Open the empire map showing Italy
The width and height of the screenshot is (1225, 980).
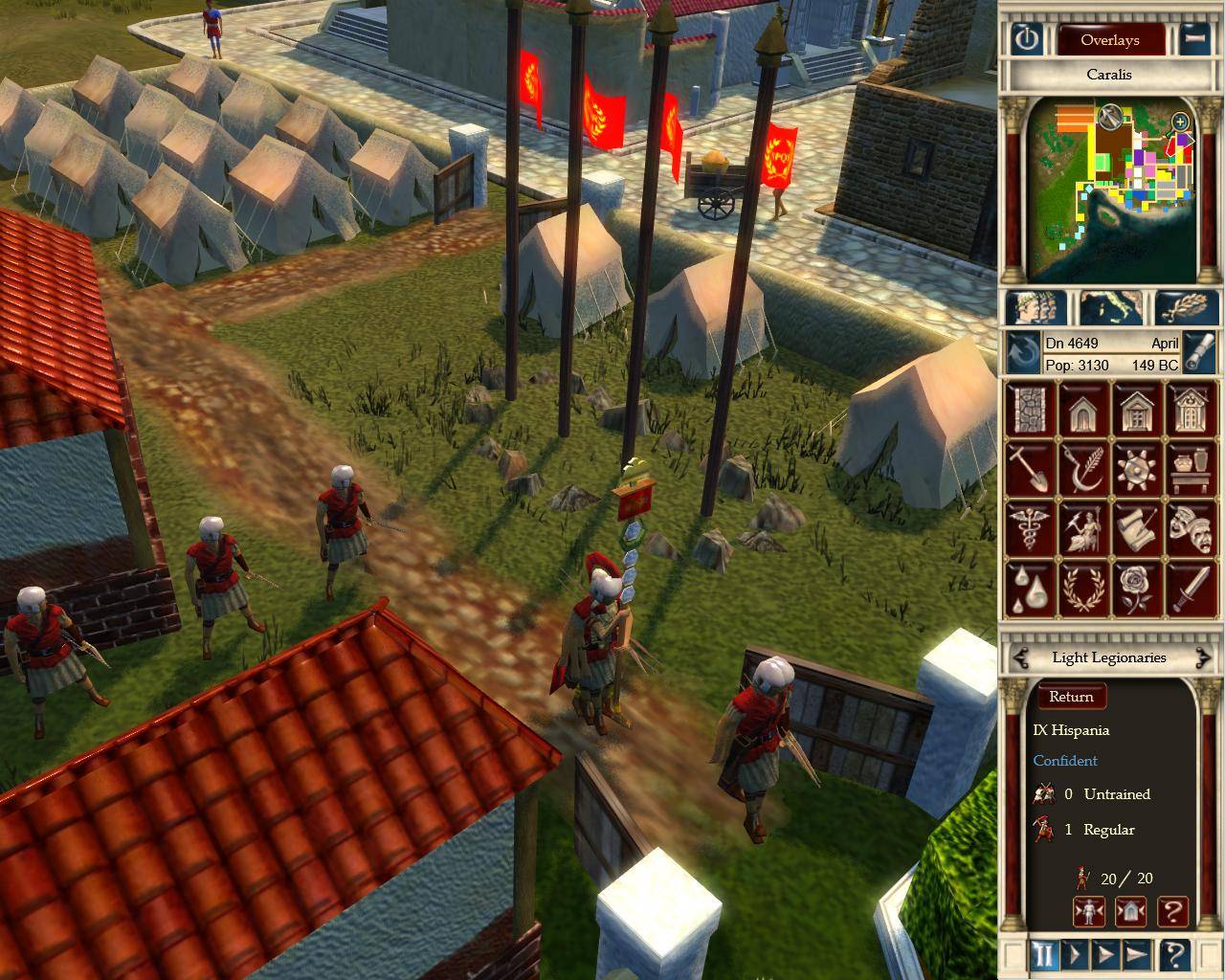coord(1110,308)
